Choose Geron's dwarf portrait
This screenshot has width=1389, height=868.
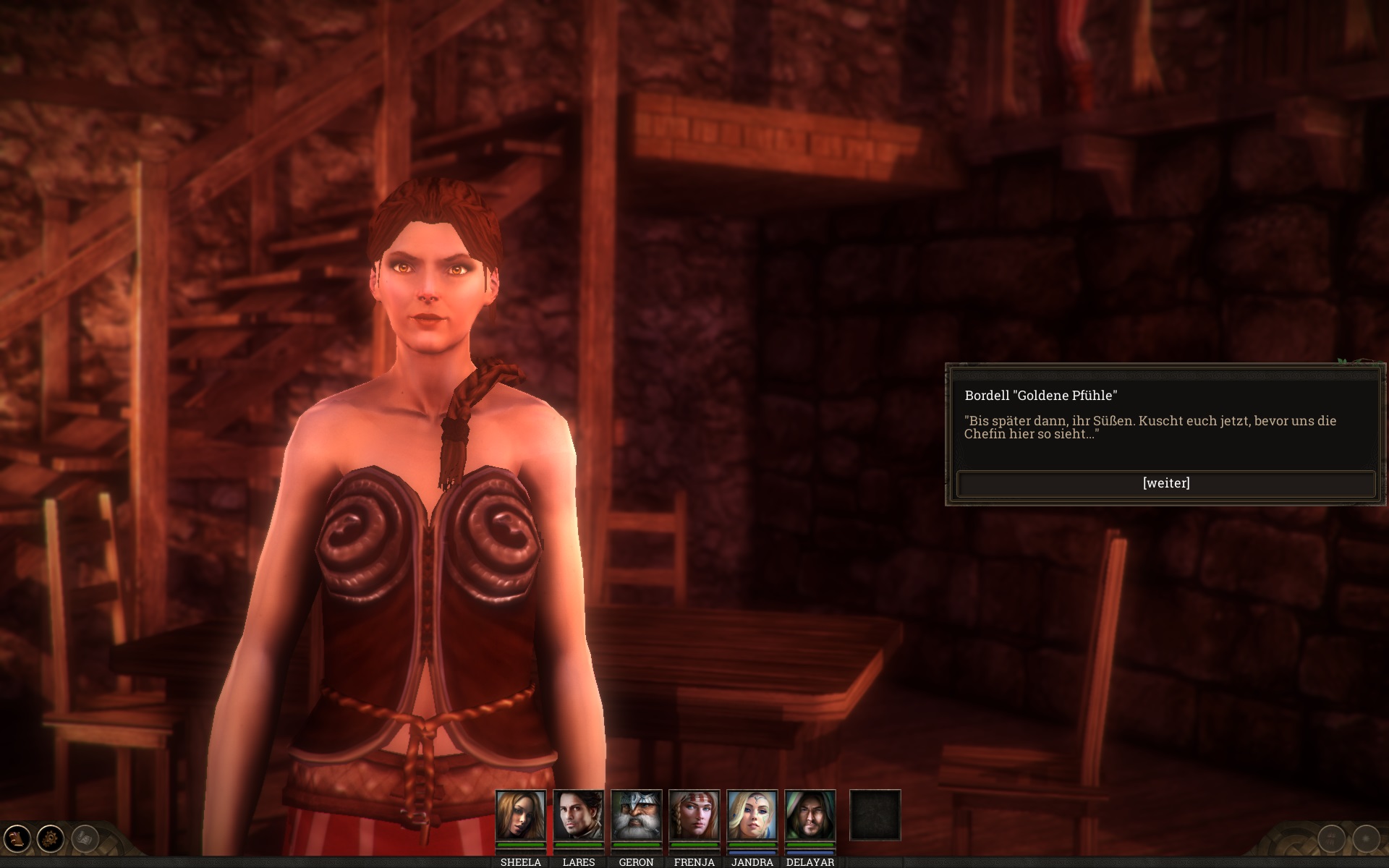pyautogui.click(x=636, y=815)
